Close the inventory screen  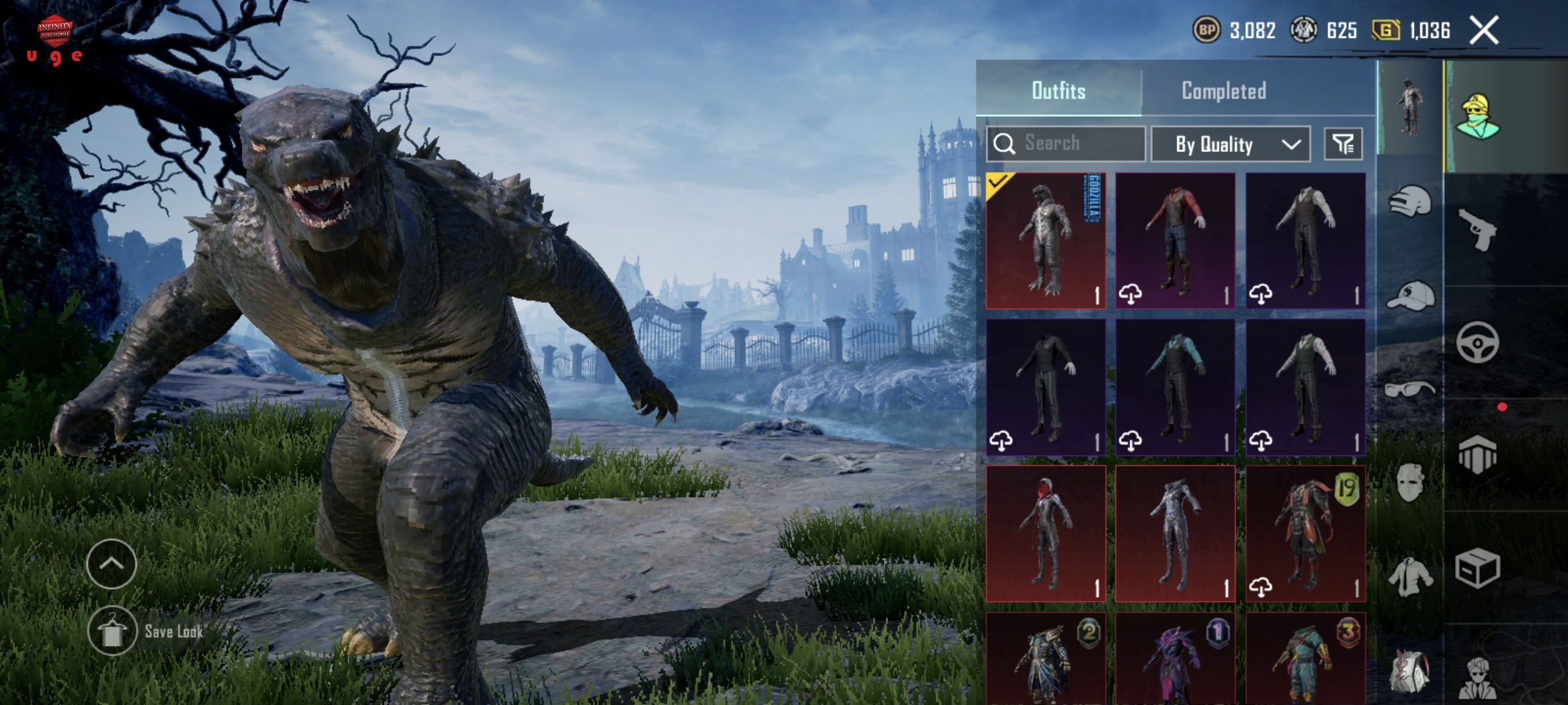1484,31
